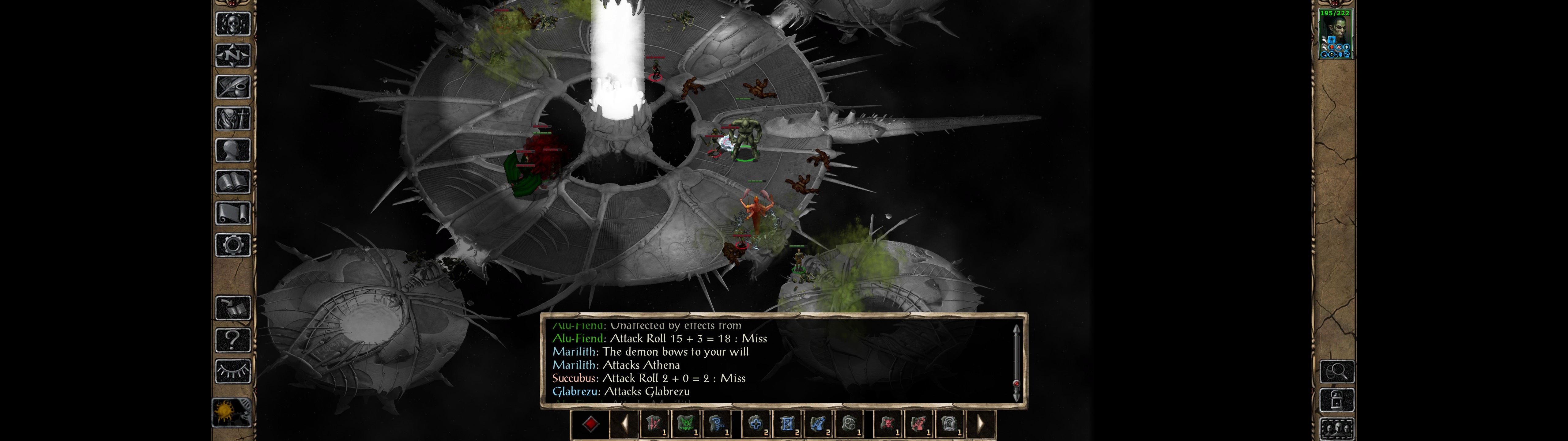Viewport: 1568px width, 441px height.
Task: Click the skull return-to-game button
Action: [233, 24]
